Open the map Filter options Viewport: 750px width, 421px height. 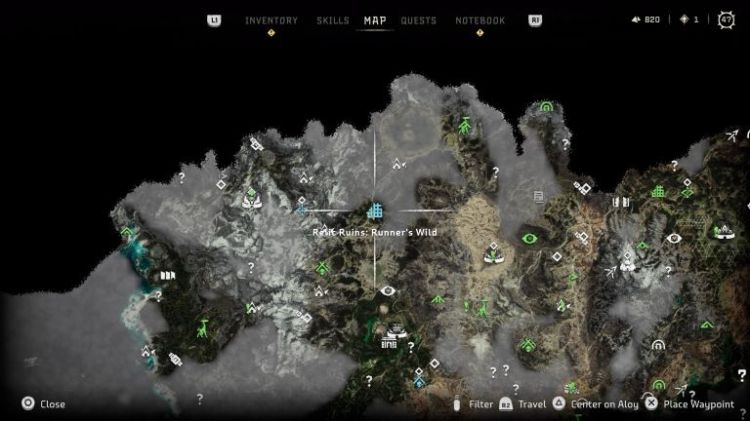pos(481,404)
